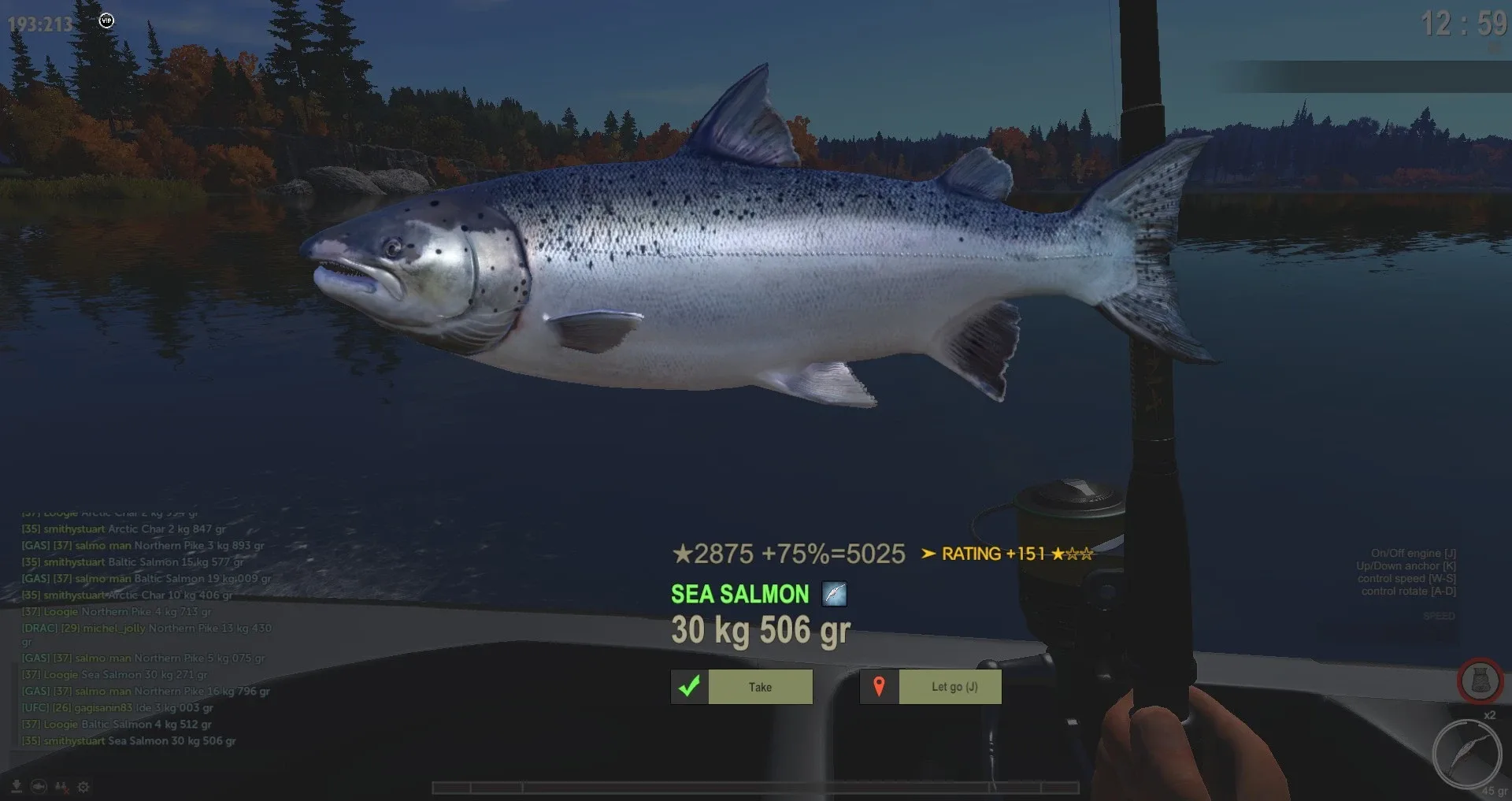
Task: Click the save chat log arrow icon
Action: pyautogui.click(x=17, y=786)
